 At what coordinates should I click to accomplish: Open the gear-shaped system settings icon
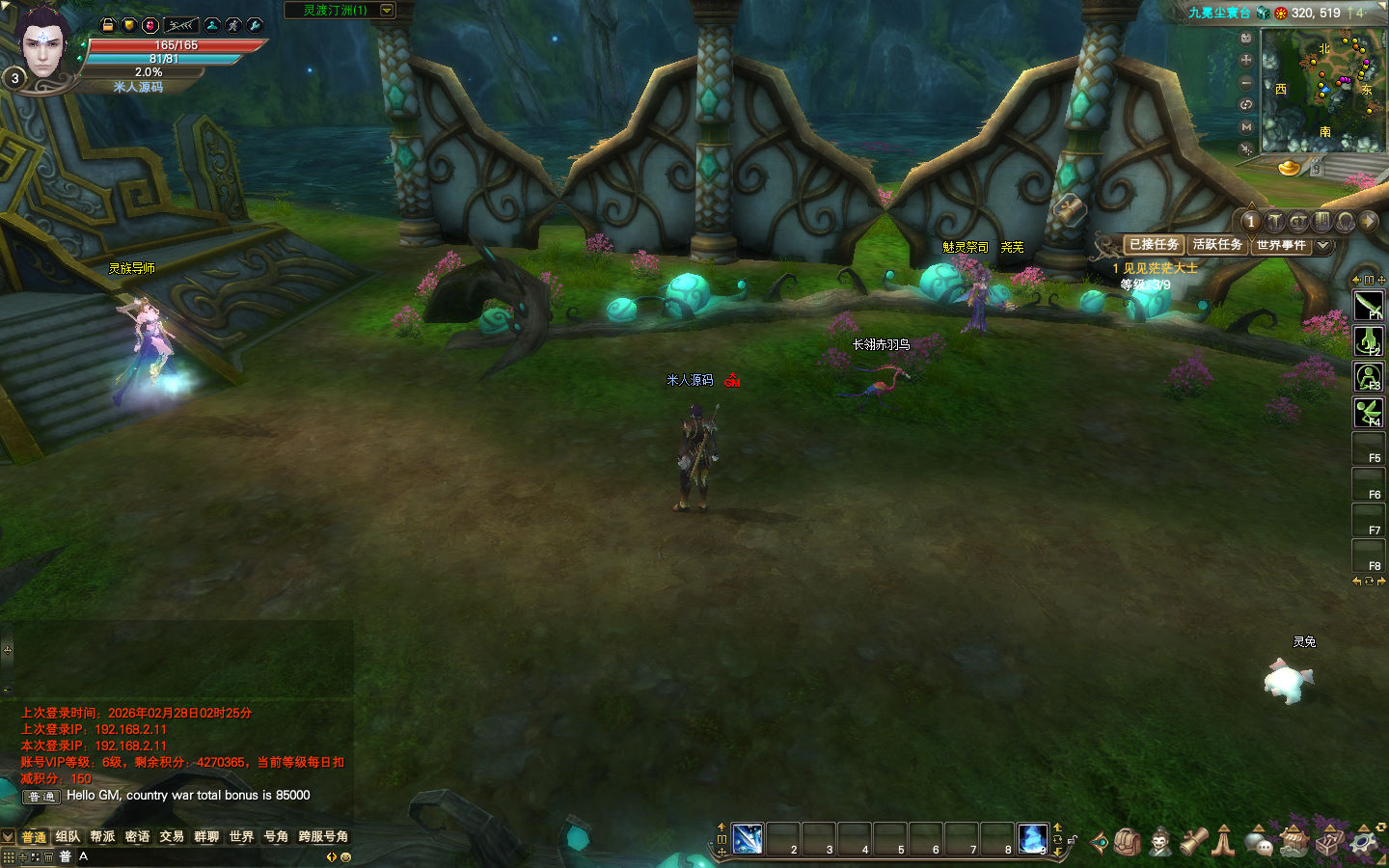pyautogui.click(x=1363, y=842)
